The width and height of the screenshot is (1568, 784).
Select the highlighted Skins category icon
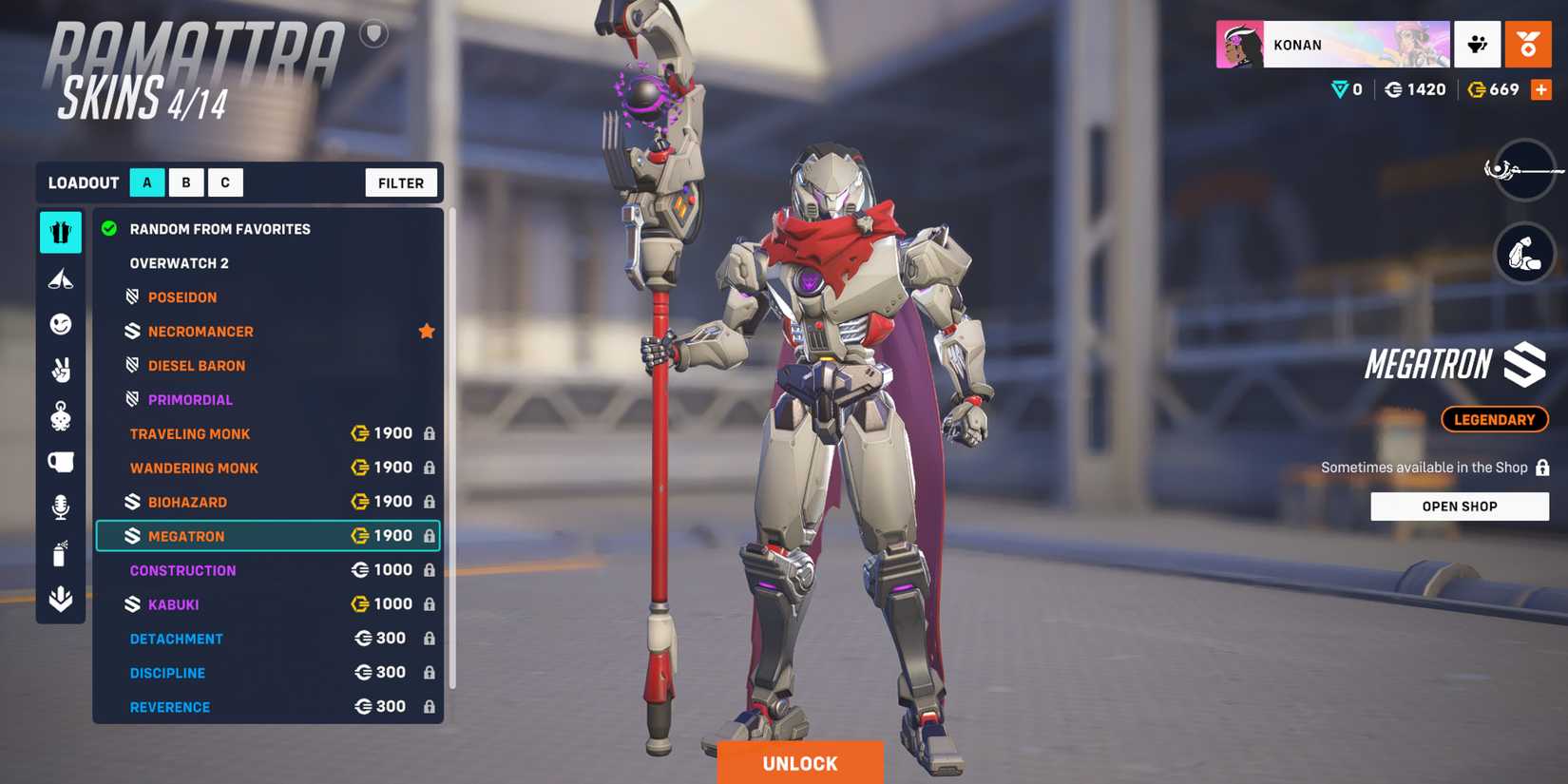tap(60, 233)
